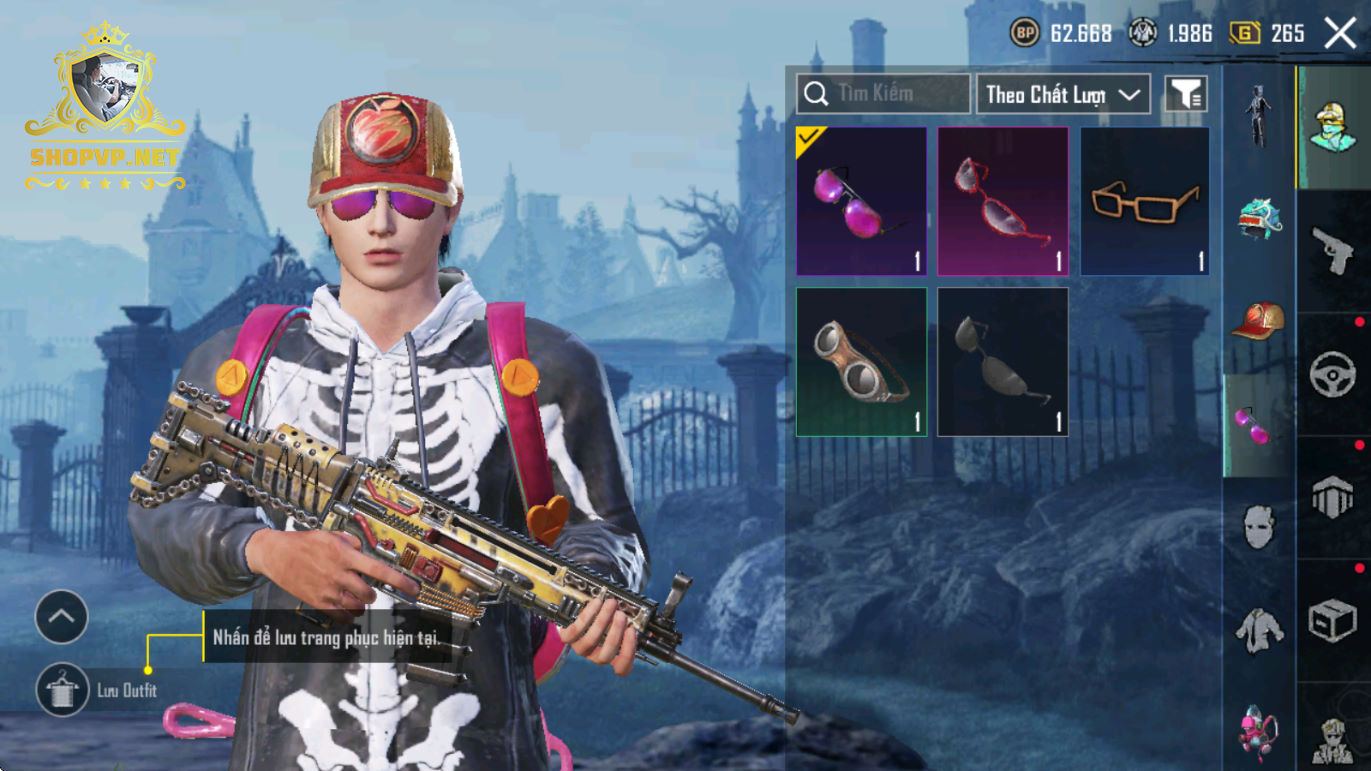This screenshot has width=1371, height=771.
Task: Switch to the full outfit subcategory
Action: (1259, 115)
